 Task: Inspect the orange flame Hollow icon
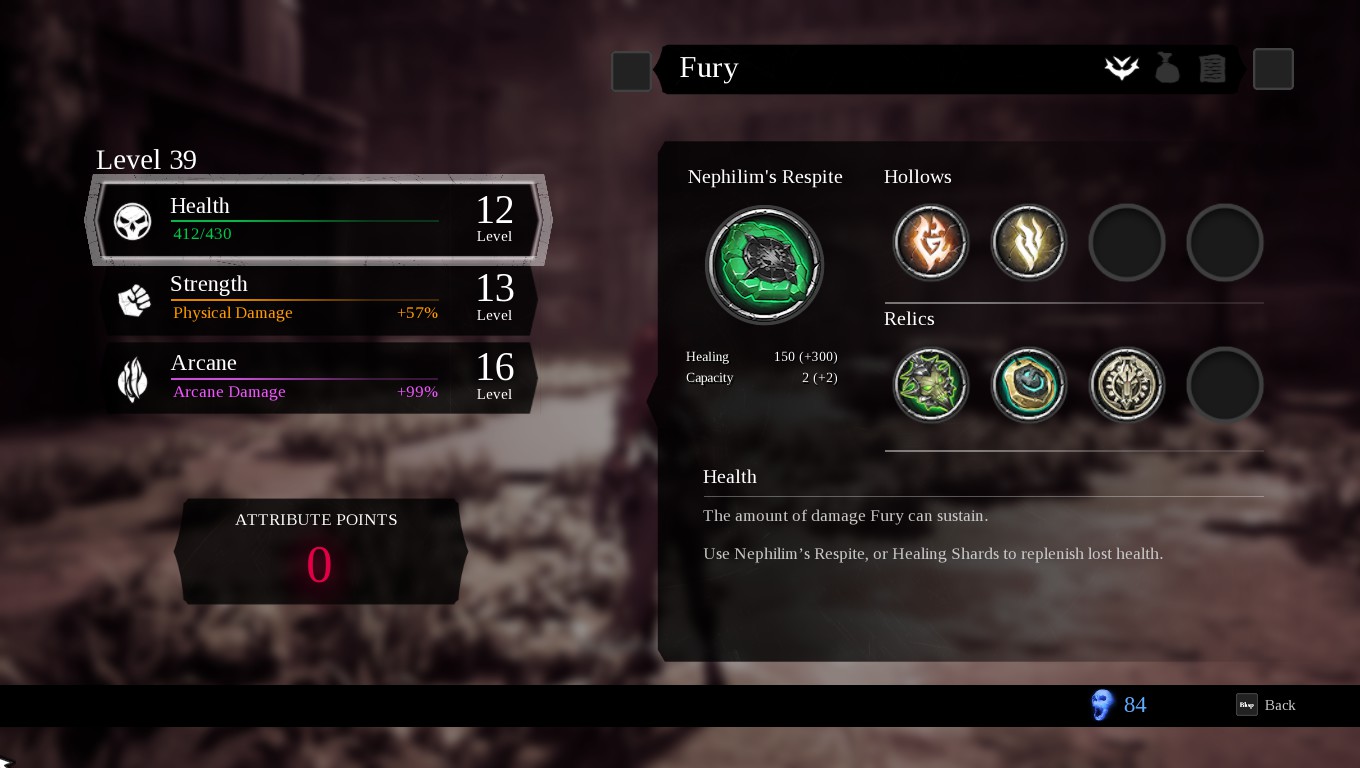[930, 243]
